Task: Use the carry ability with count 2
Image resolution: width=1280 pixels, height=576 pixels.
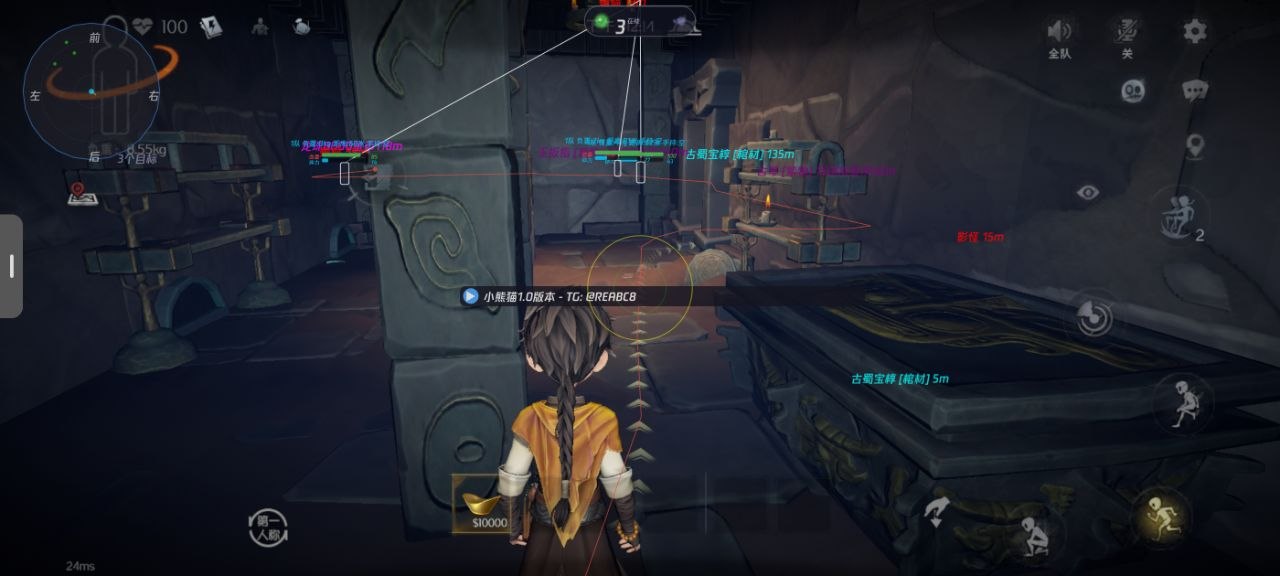Action: (1180, 214)
